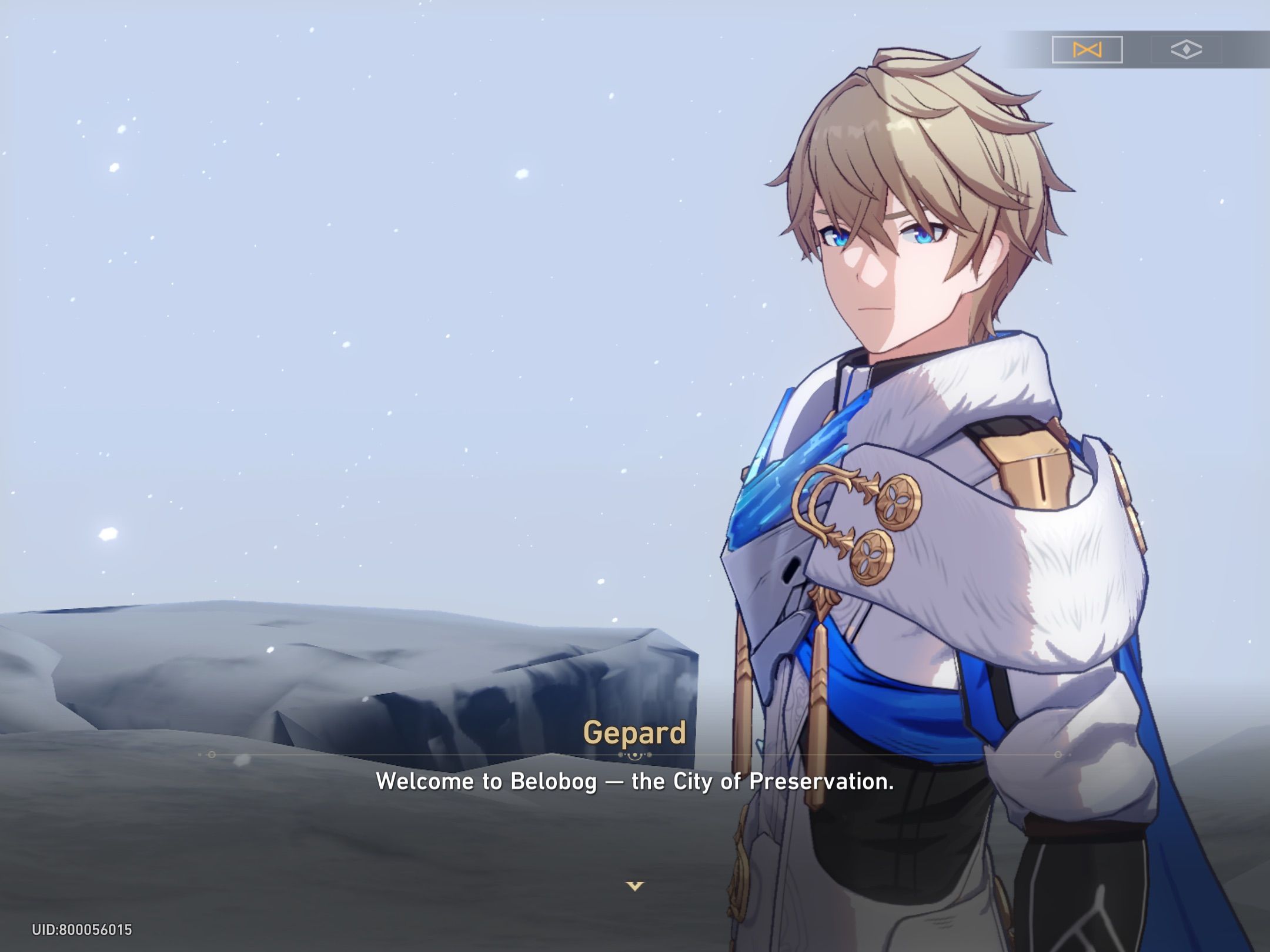Click Gepard's name label
Image resolution: width=1270 pixels, height=952 pixels.
point(634,733)
